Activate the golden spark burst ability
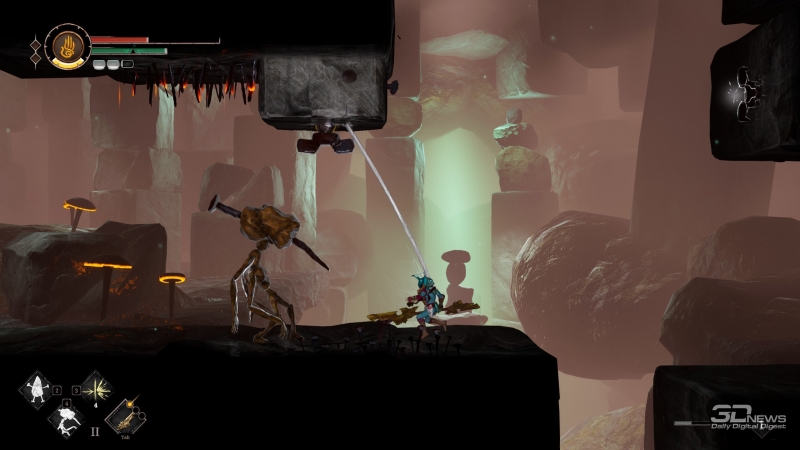 point(96,389)
